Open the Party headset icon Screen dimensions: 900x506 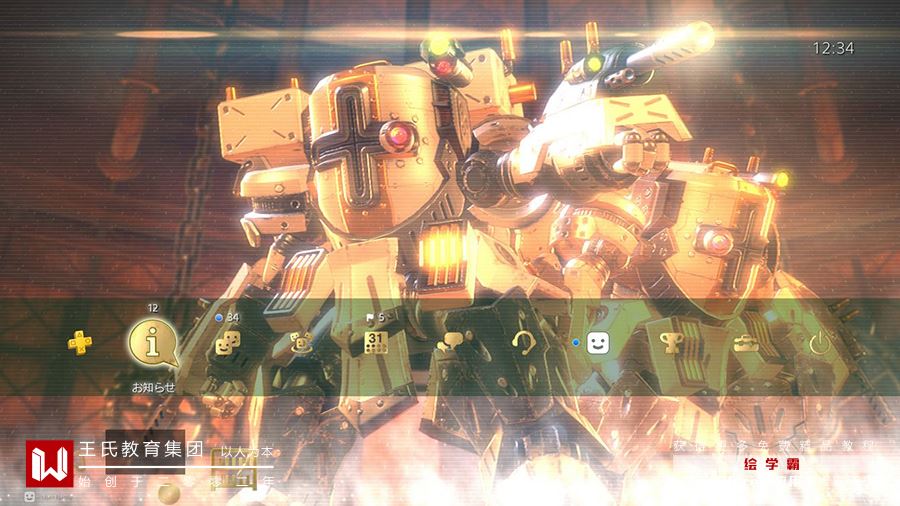click(x=523, y=343)
